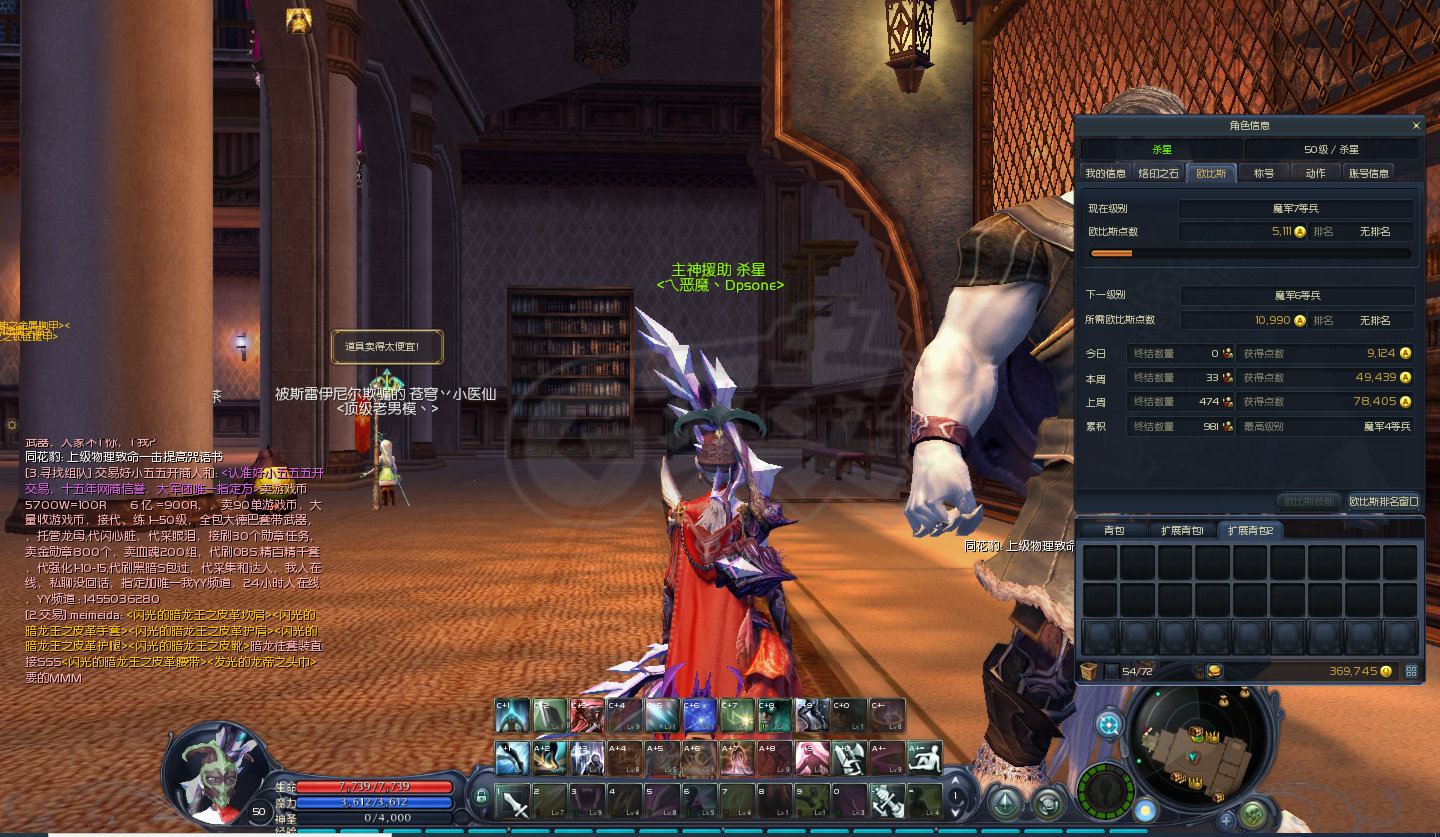
Task: Select the 称号 title tab
Action: pyautogui.click(x=1264, y=173)
